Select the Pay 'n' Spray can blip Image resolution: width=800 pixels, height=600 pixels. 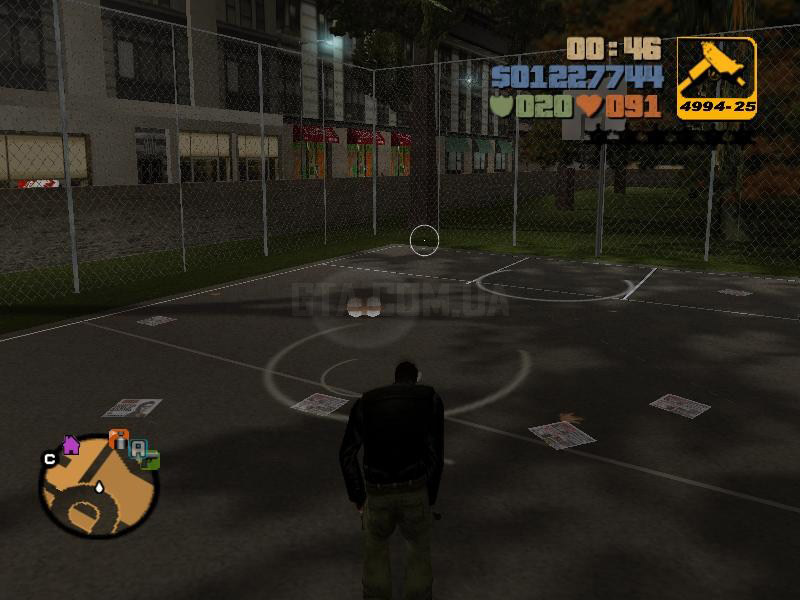click(118, 440)
